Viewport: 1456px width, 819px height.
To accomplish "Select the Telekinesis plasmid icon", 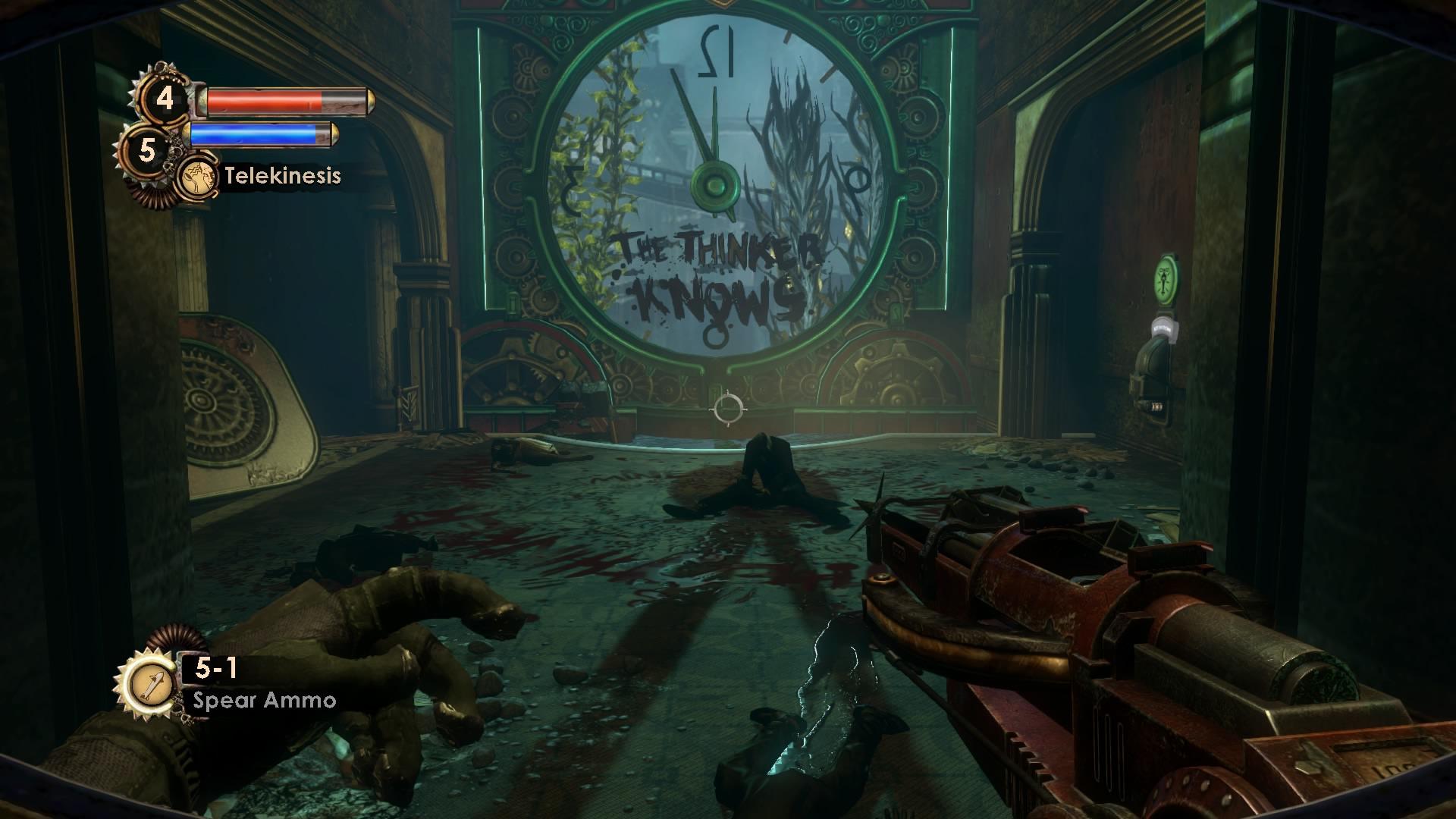I will [196, 176].
